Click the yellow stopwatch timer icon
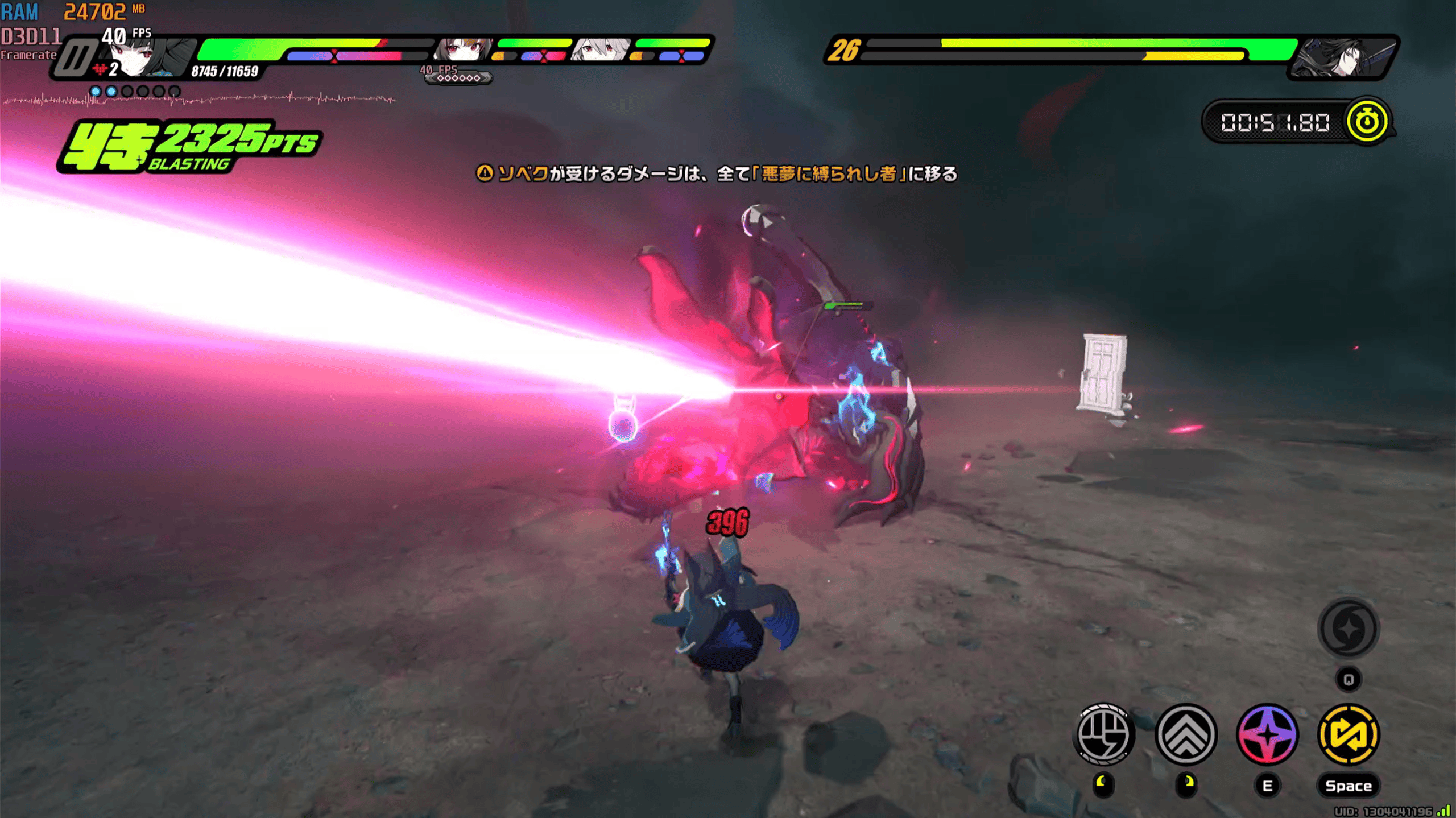 (x=1366, y=121)
